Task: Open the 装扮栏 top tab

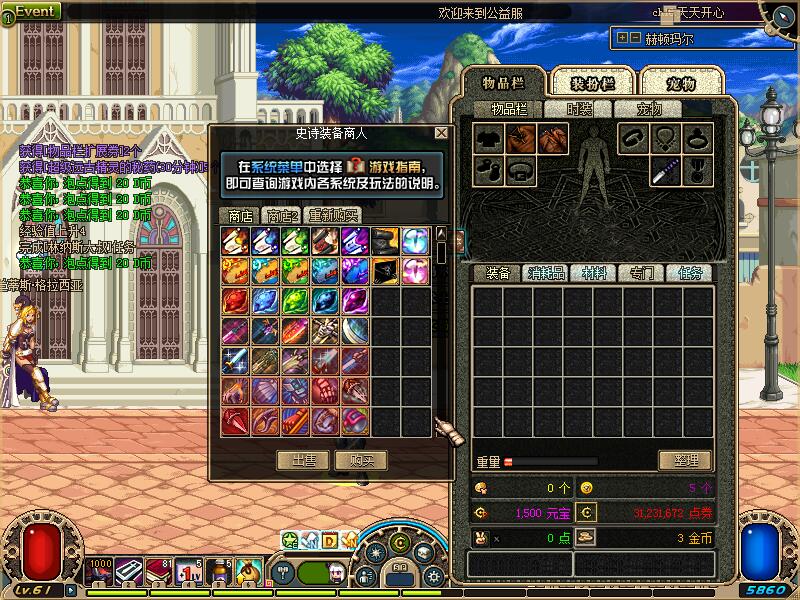Action: pyautogui.click(x=594, y=82)
